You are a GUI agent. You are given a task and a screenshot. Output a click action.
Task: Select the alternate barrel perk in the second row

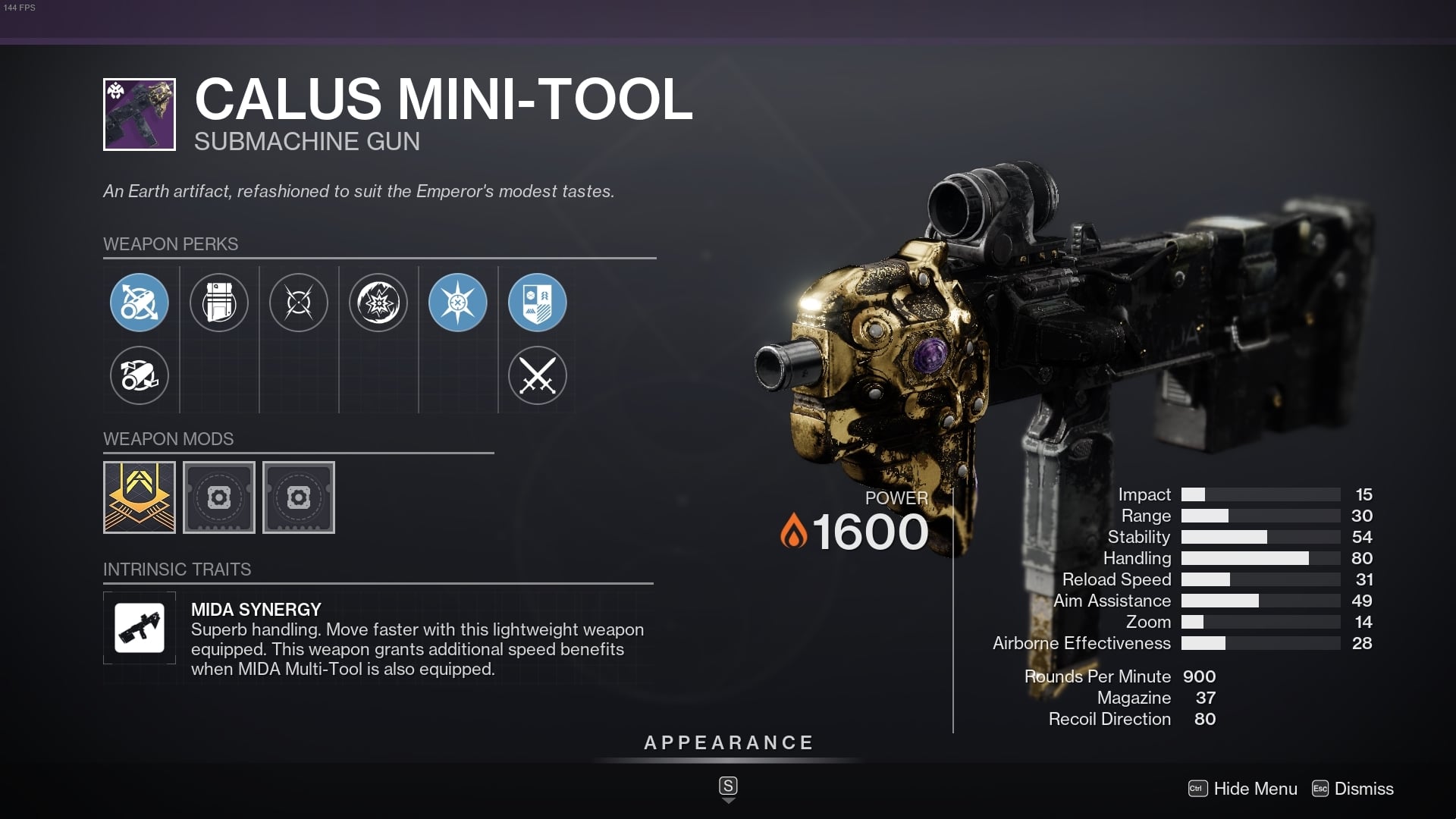click(x=140, y=375)
